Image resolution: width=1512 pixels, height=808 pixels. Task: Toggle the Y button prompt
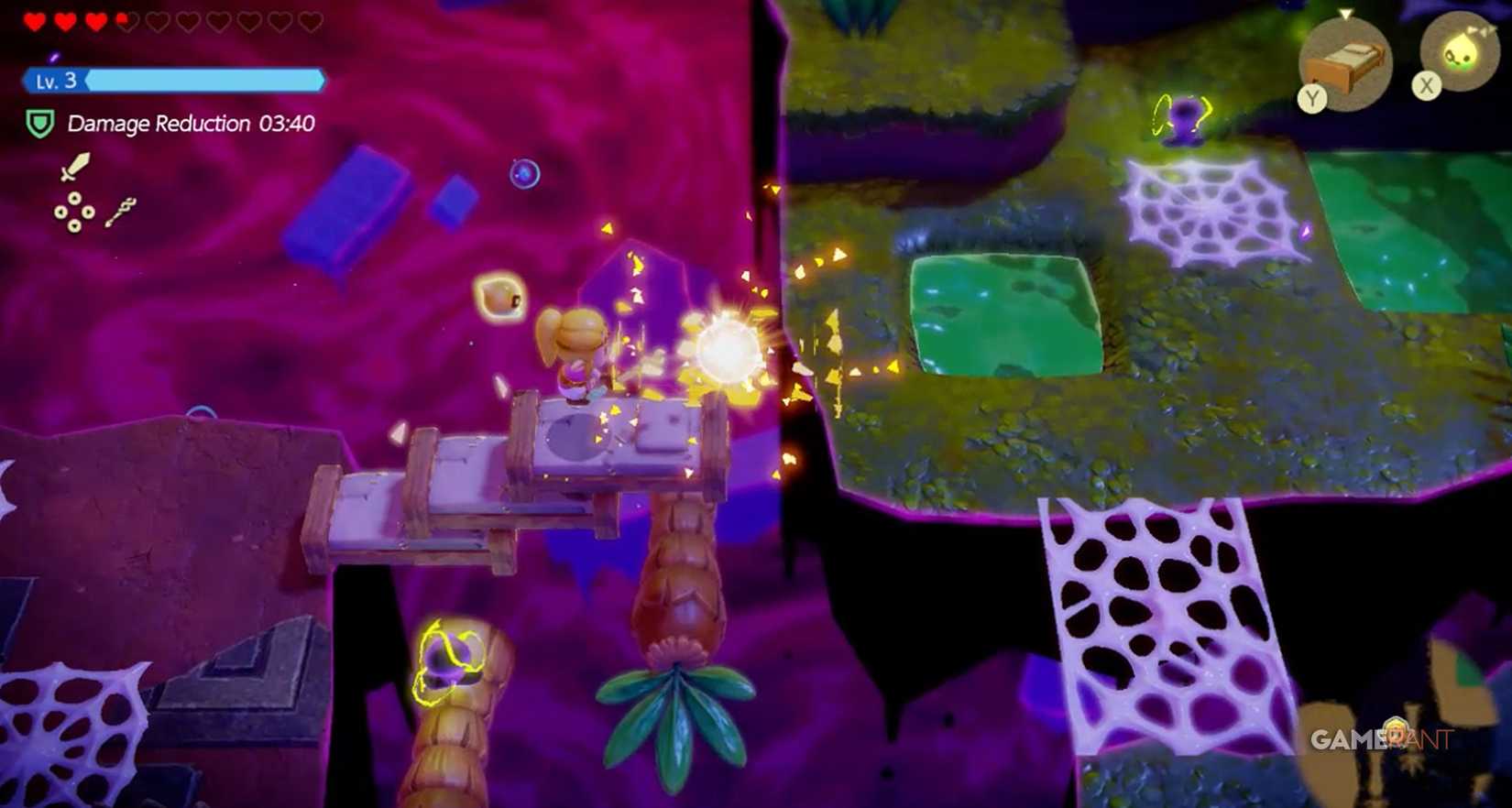(x=1313, y=97)
